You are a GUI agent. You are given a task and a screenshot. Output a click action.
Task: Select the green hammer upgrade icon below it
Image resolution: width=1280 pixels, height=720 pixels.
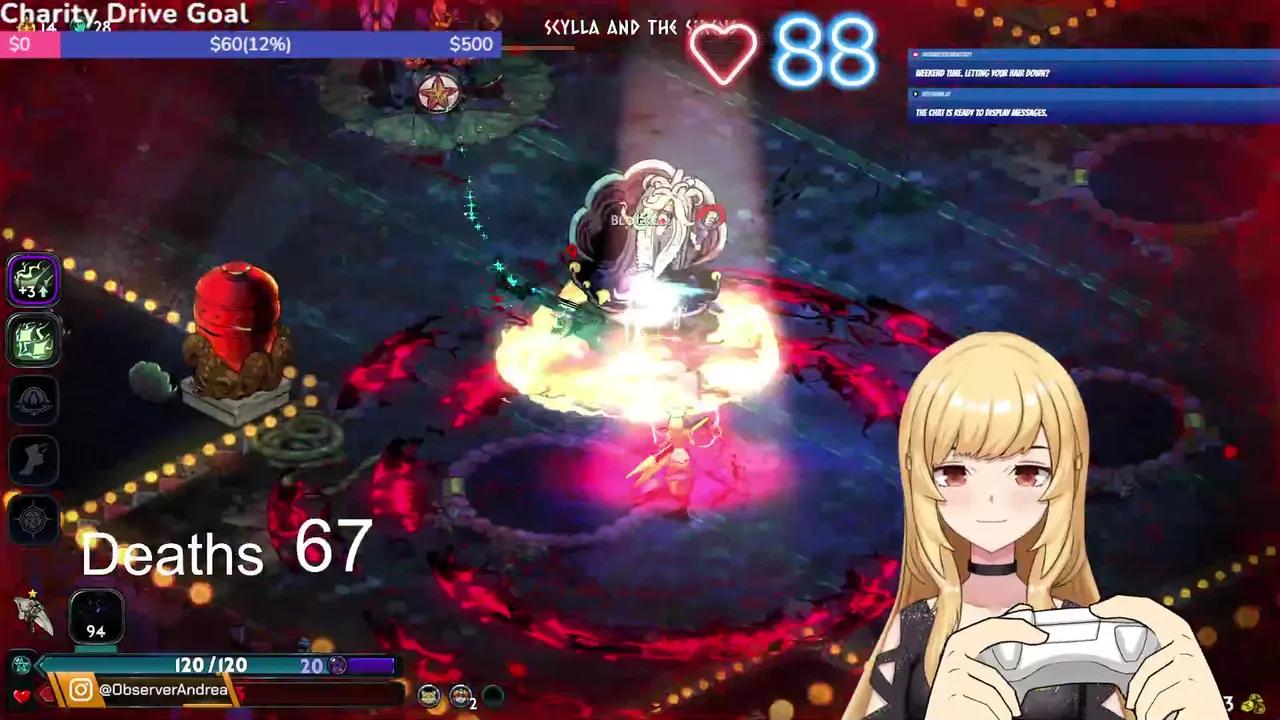[x=33, y=340]
